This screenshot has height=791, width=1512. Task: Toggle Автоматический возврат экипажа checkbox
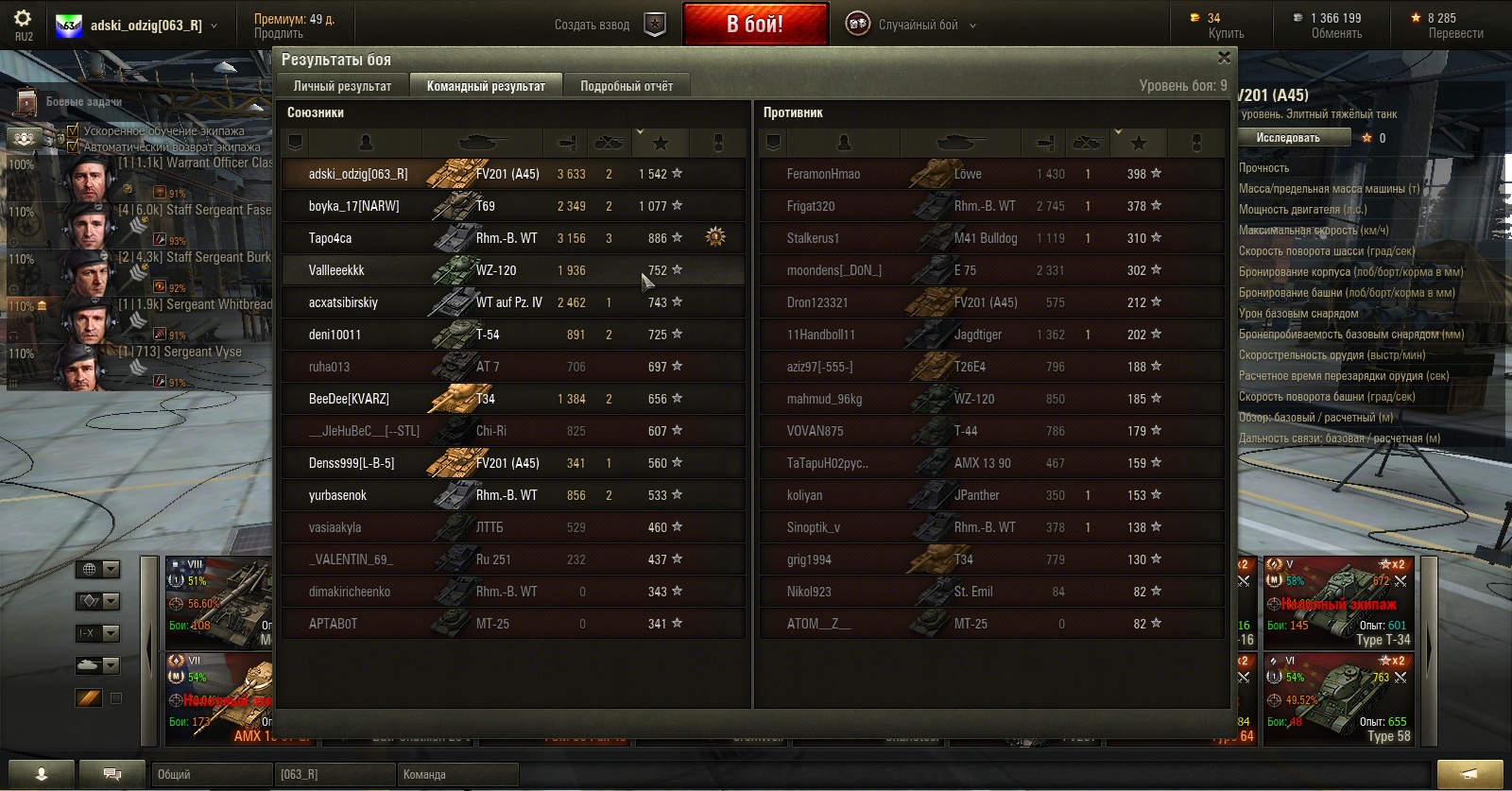tap(73, 146)
